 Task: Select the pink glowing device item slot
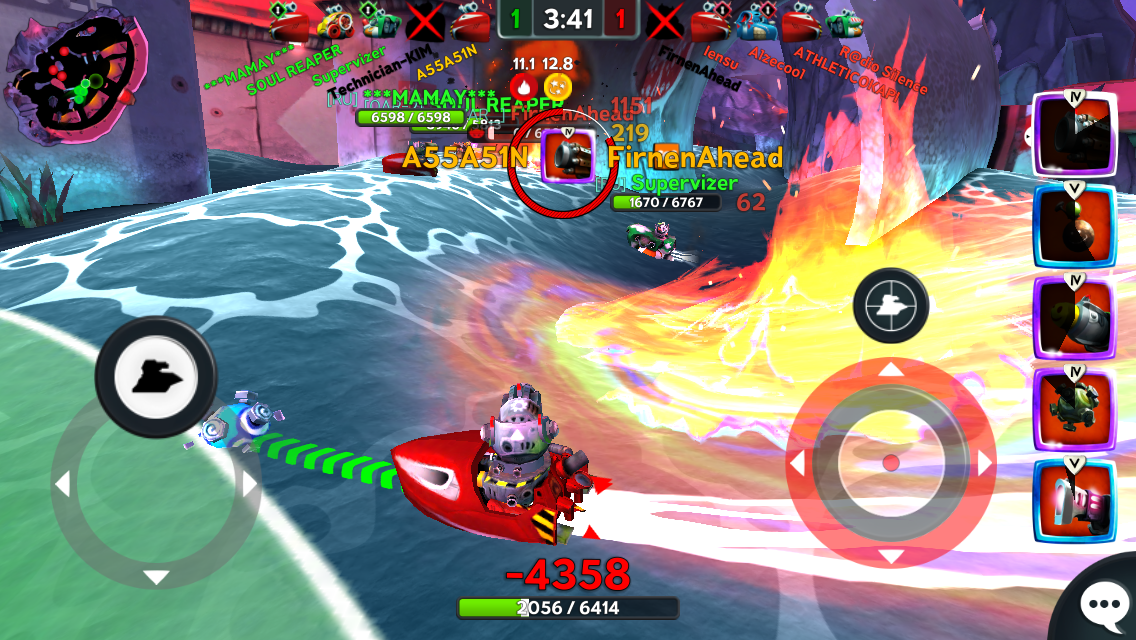(x=1074, y=501)
